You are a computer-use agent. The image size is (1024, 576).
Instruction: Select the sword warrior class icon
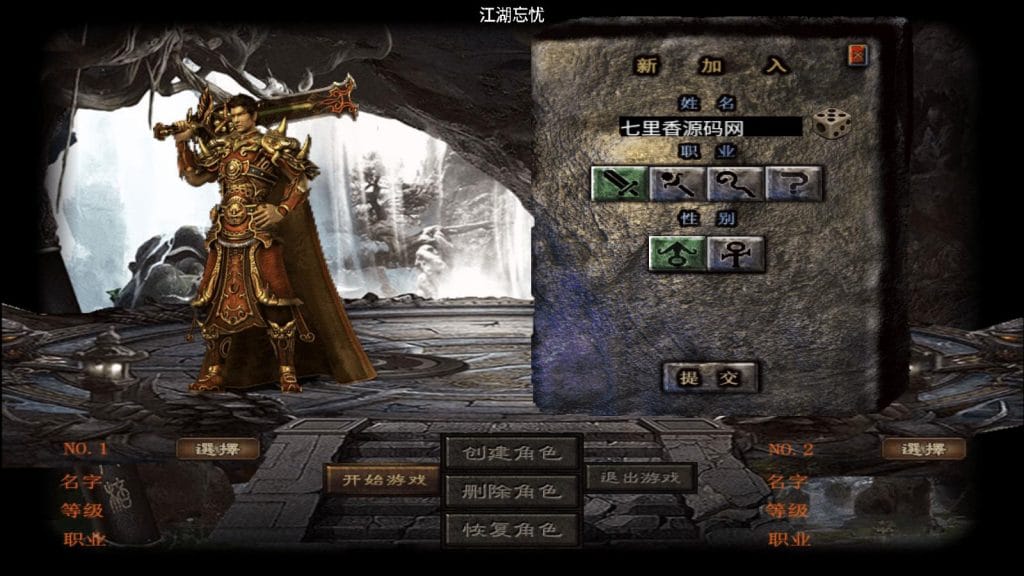tap(620, 183)
